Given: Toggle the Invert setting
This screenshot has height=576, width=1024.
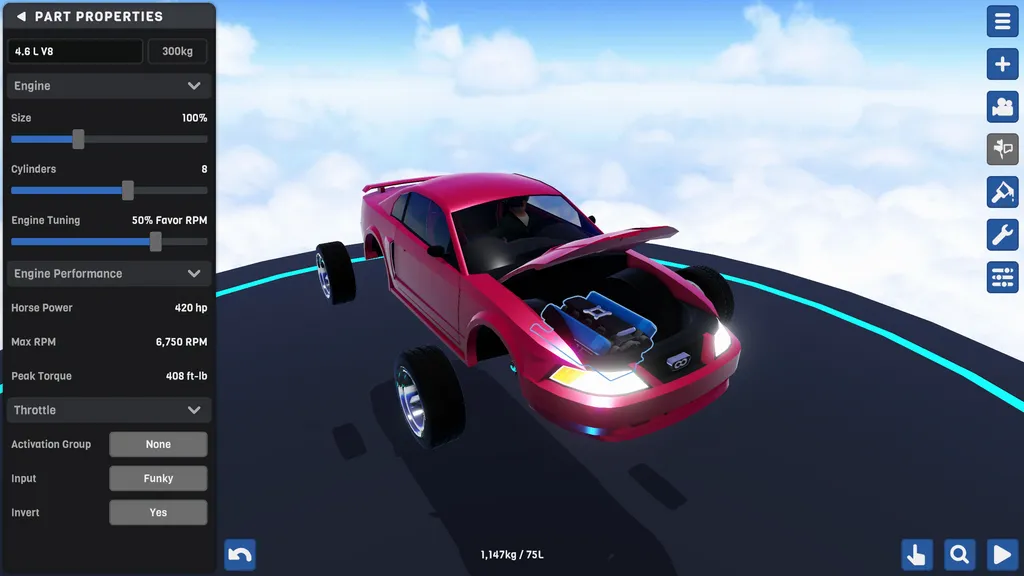Looking at the screenshot, I should pyautogui.click(x=158, y=512).
